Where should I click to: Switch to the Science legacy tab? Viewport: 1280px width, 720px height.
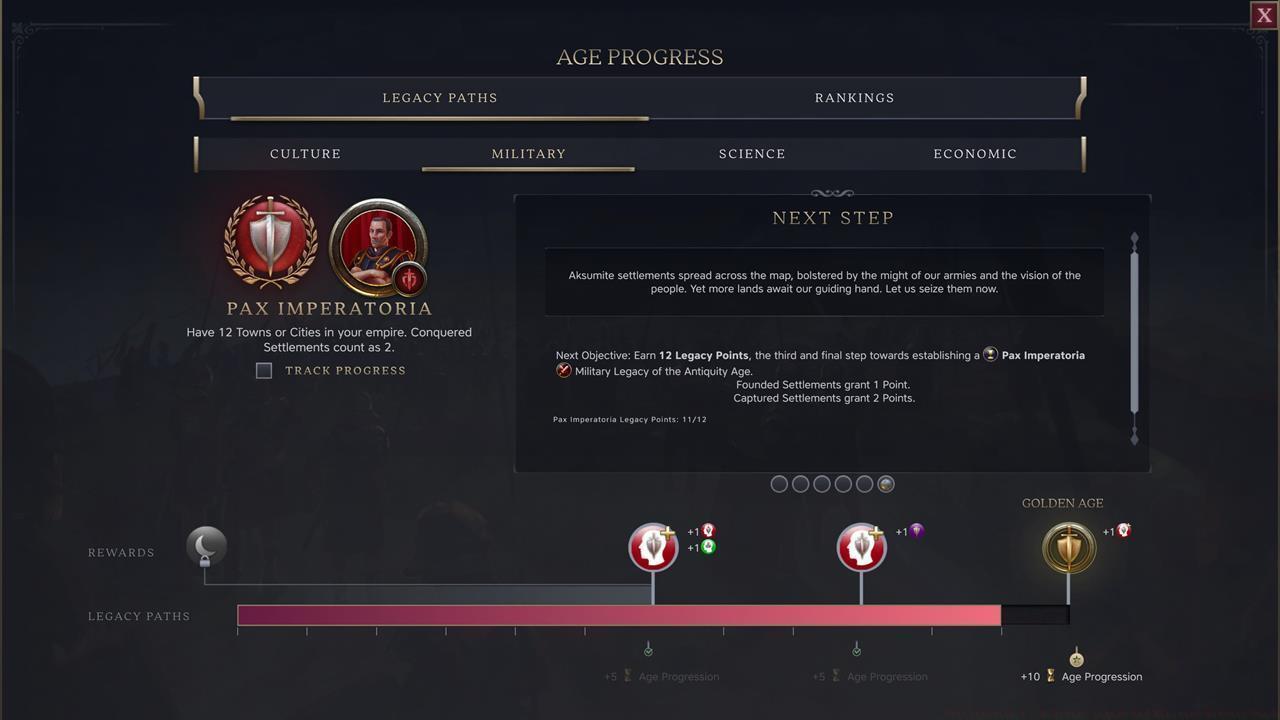pos(752,153)
